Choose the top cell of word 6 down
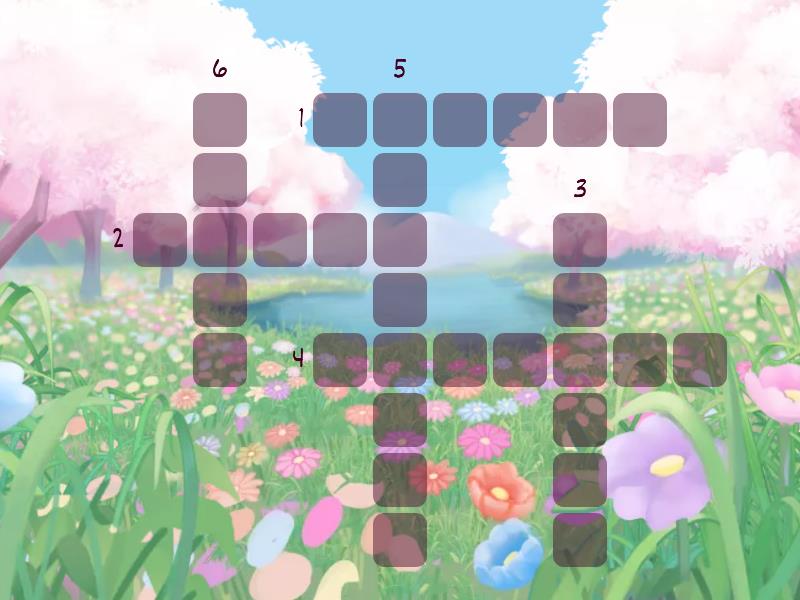This screenshot has height=600, width=800. click(x=220, y=120)
